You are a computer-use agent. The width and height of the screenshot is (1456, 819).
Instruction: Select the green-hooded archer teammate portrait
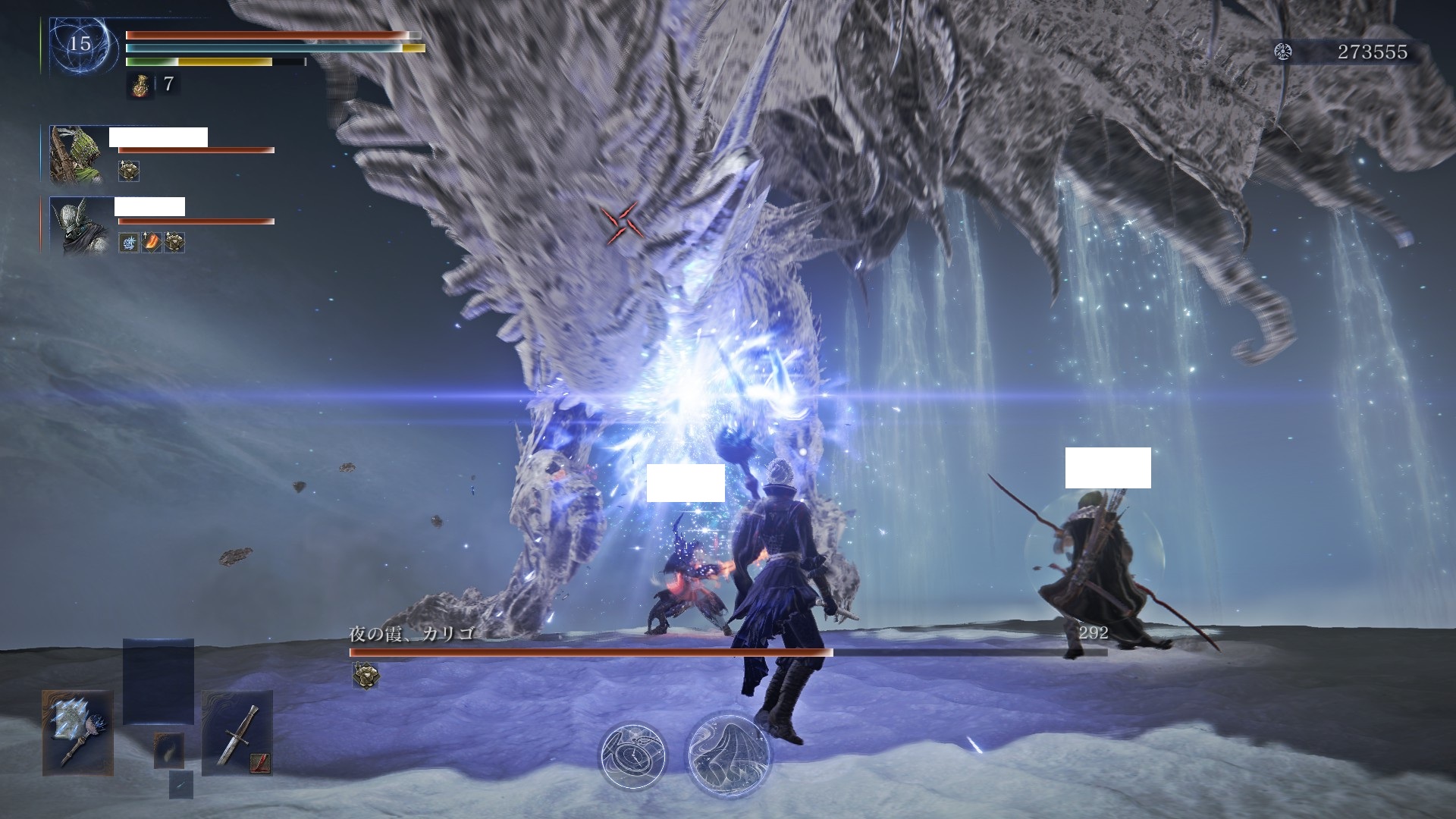[77, 155]
